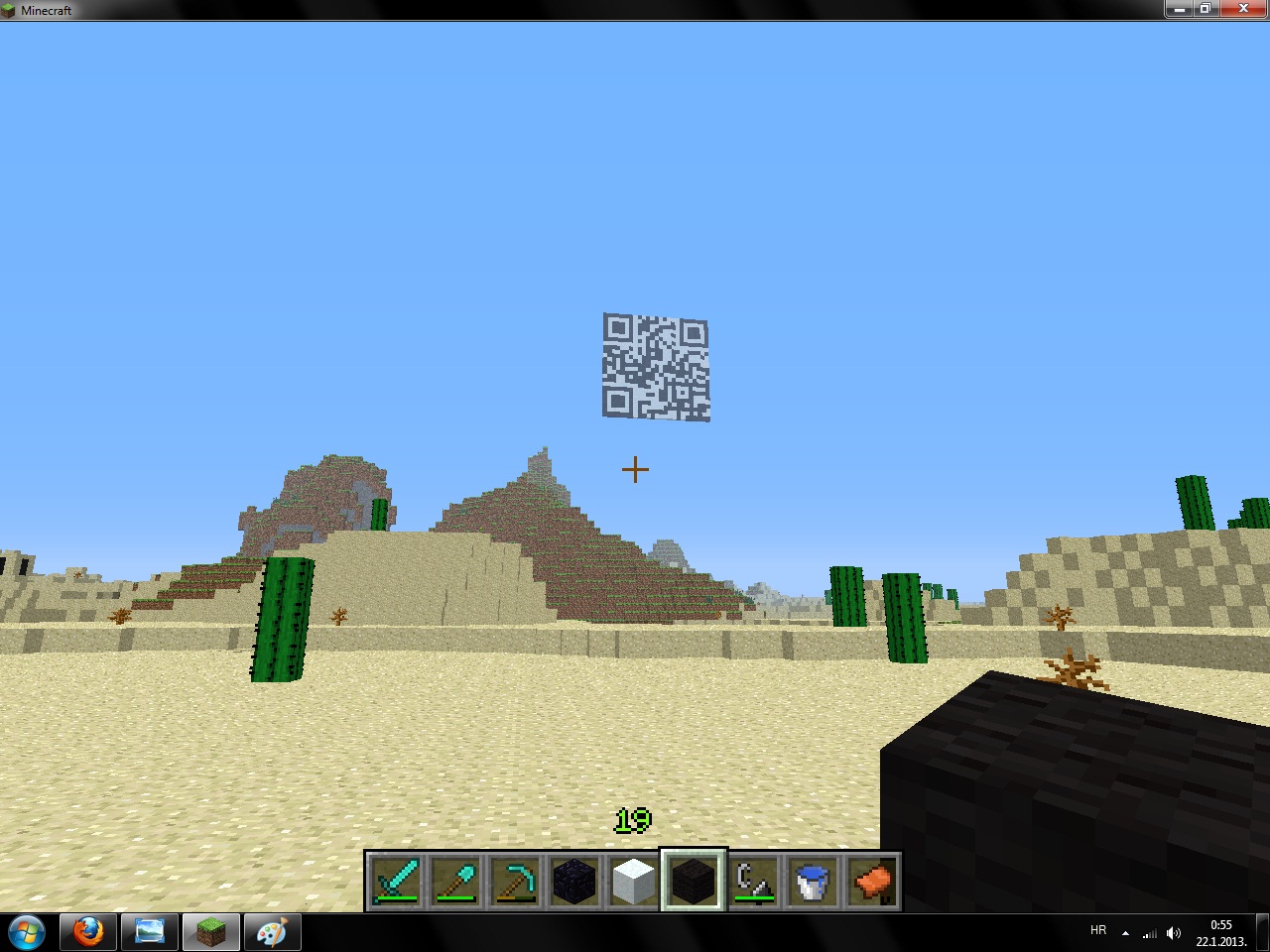
Task: Click the currently selected coal block slot
Action: click(x=695, y=878)
